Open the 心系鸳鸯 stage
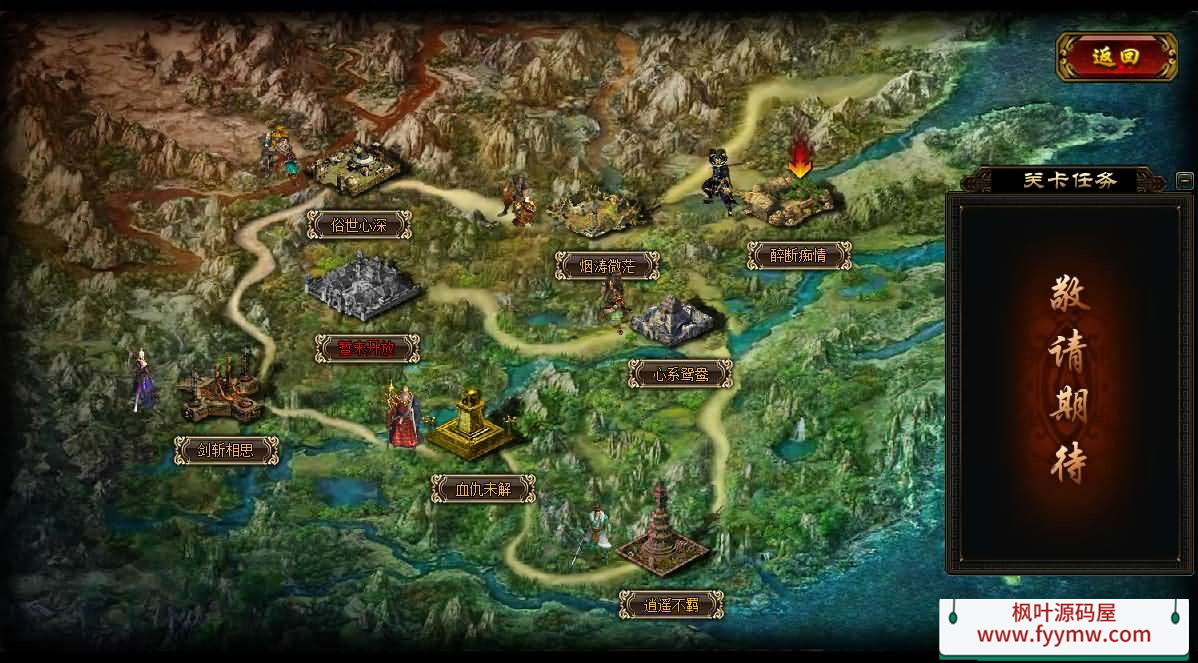Screen dimensions: 1198x663 pos(680,375)
